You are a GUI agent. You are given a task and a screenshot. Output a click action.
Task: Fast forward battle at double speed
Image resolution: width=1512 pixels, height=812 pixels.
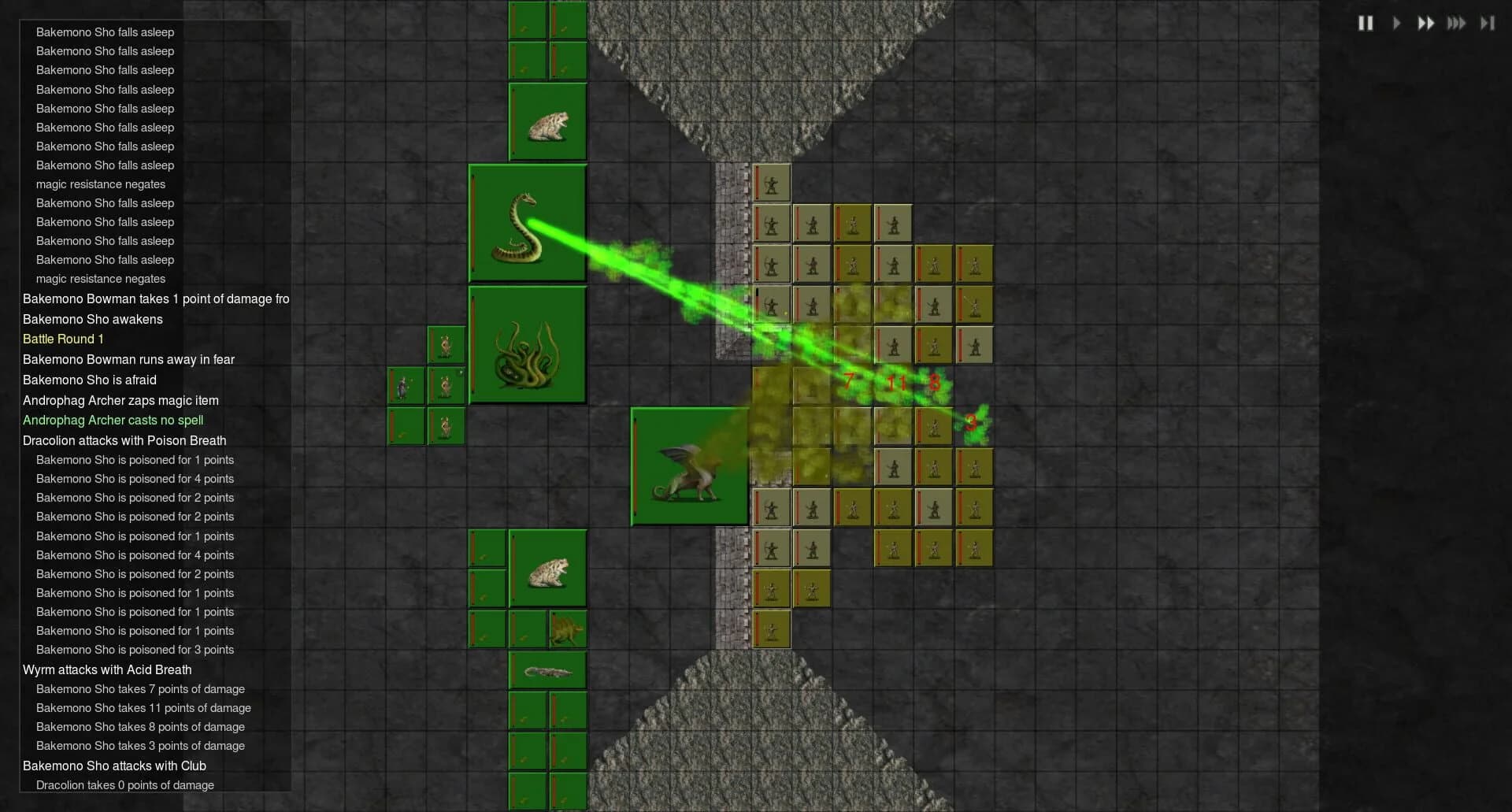pos(1426,23)
